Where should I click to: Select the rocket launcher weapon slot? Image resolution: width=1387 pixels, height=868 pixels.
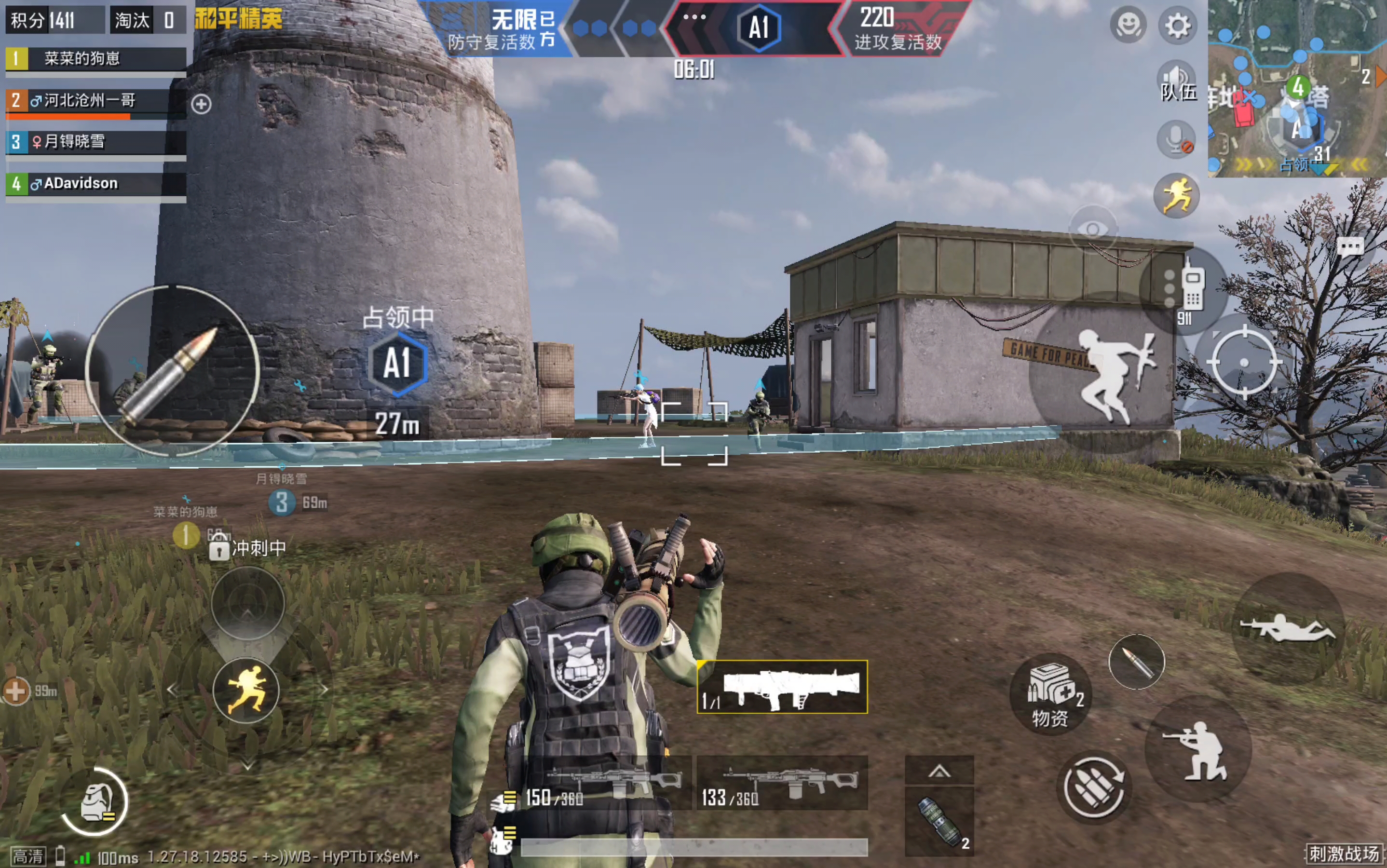(782, 687)
